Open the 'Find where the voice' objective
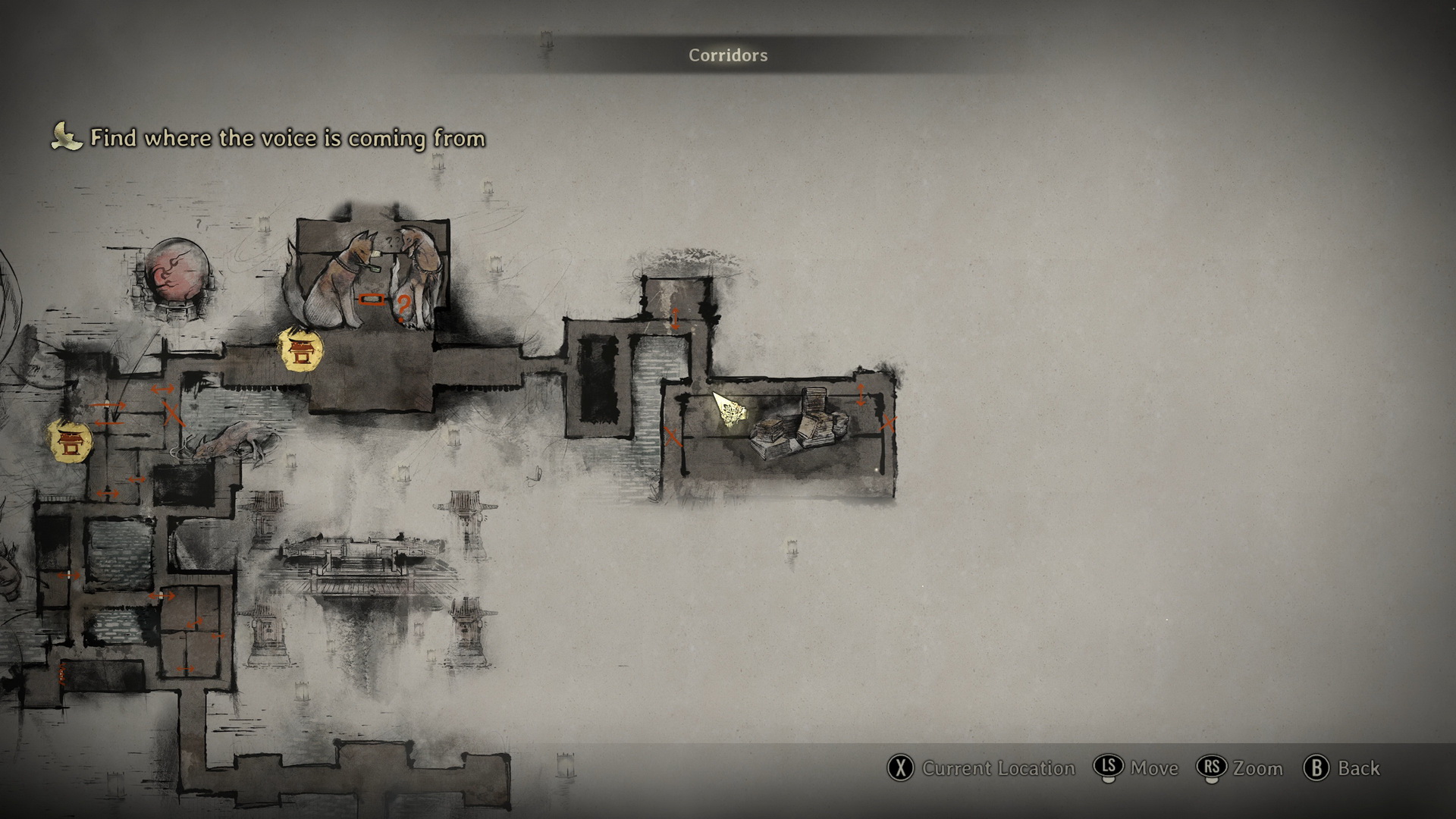The height and width of the screenshot is (819, 1456). click(287, 138)
